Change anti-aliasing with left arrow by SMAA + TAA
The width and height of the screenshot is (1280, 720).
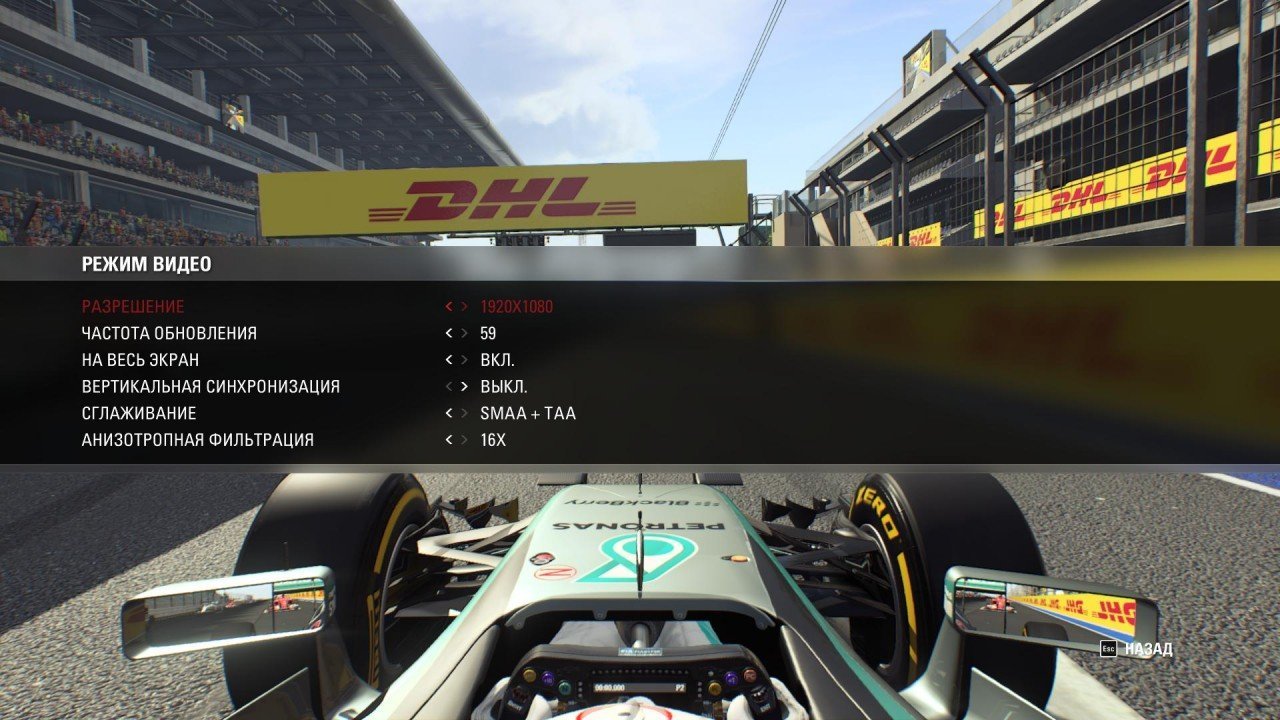click(449, 413)
